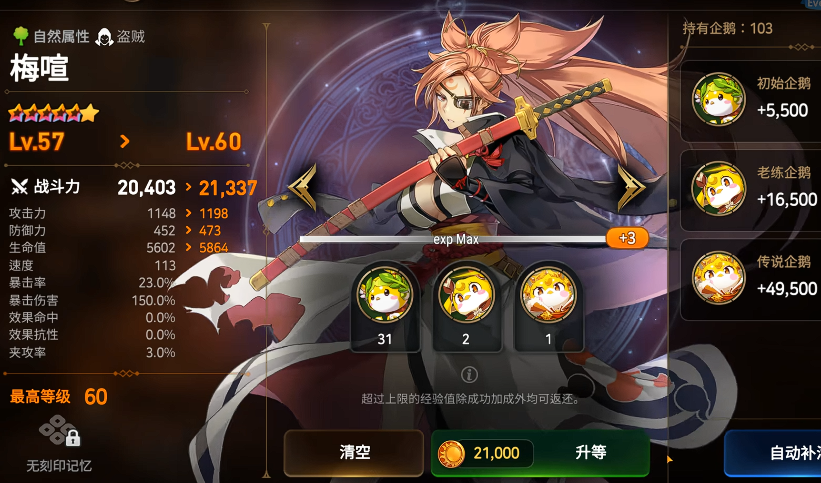Switch to next hero with right arrow
The width and height of the screenshot is (821, 483).
tap(632, 186)
